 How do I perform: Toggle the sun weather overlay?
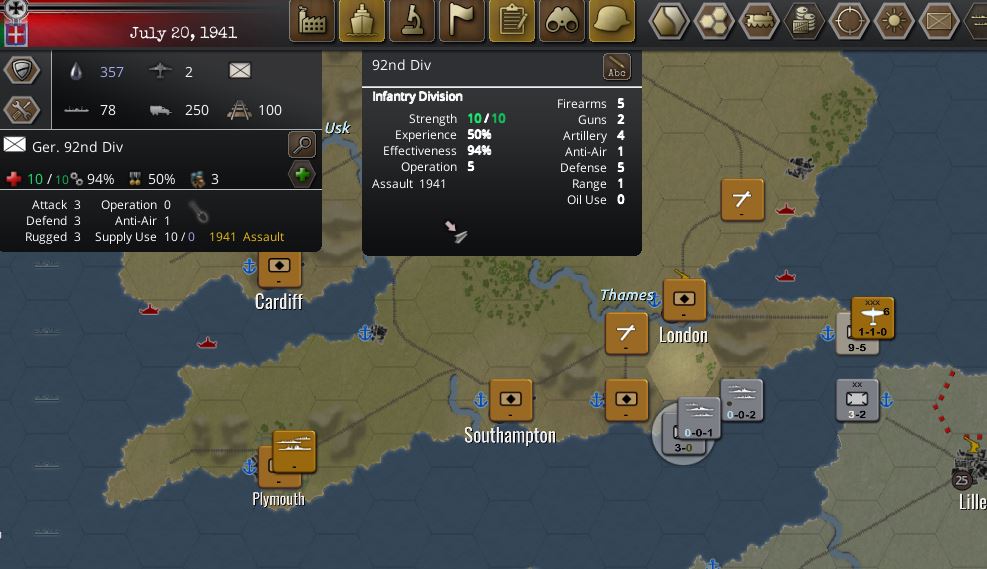tap(893, 21)
